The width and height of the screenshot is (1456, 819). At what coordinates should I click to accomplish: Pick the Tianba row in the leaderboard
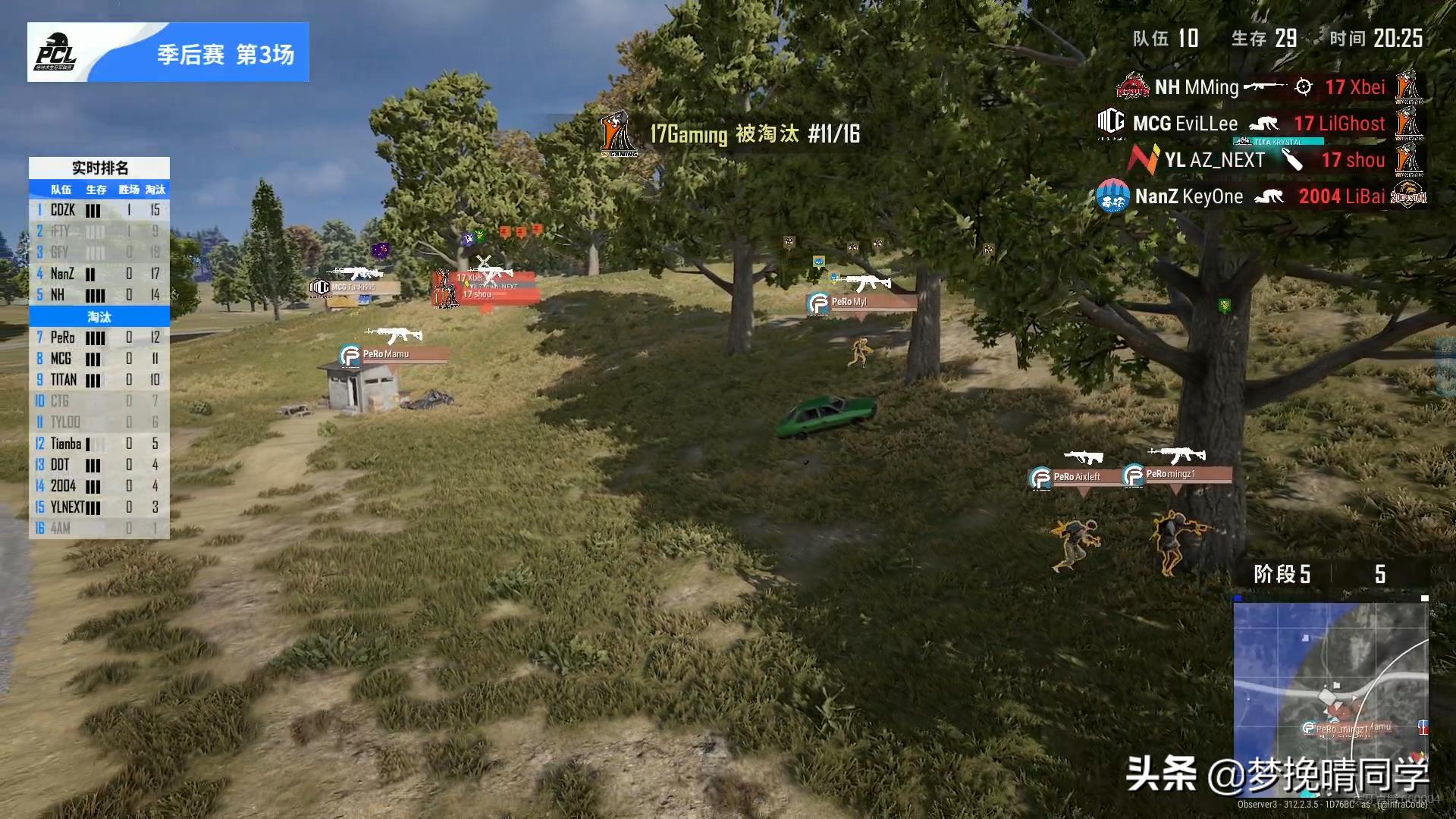point(99,444)
